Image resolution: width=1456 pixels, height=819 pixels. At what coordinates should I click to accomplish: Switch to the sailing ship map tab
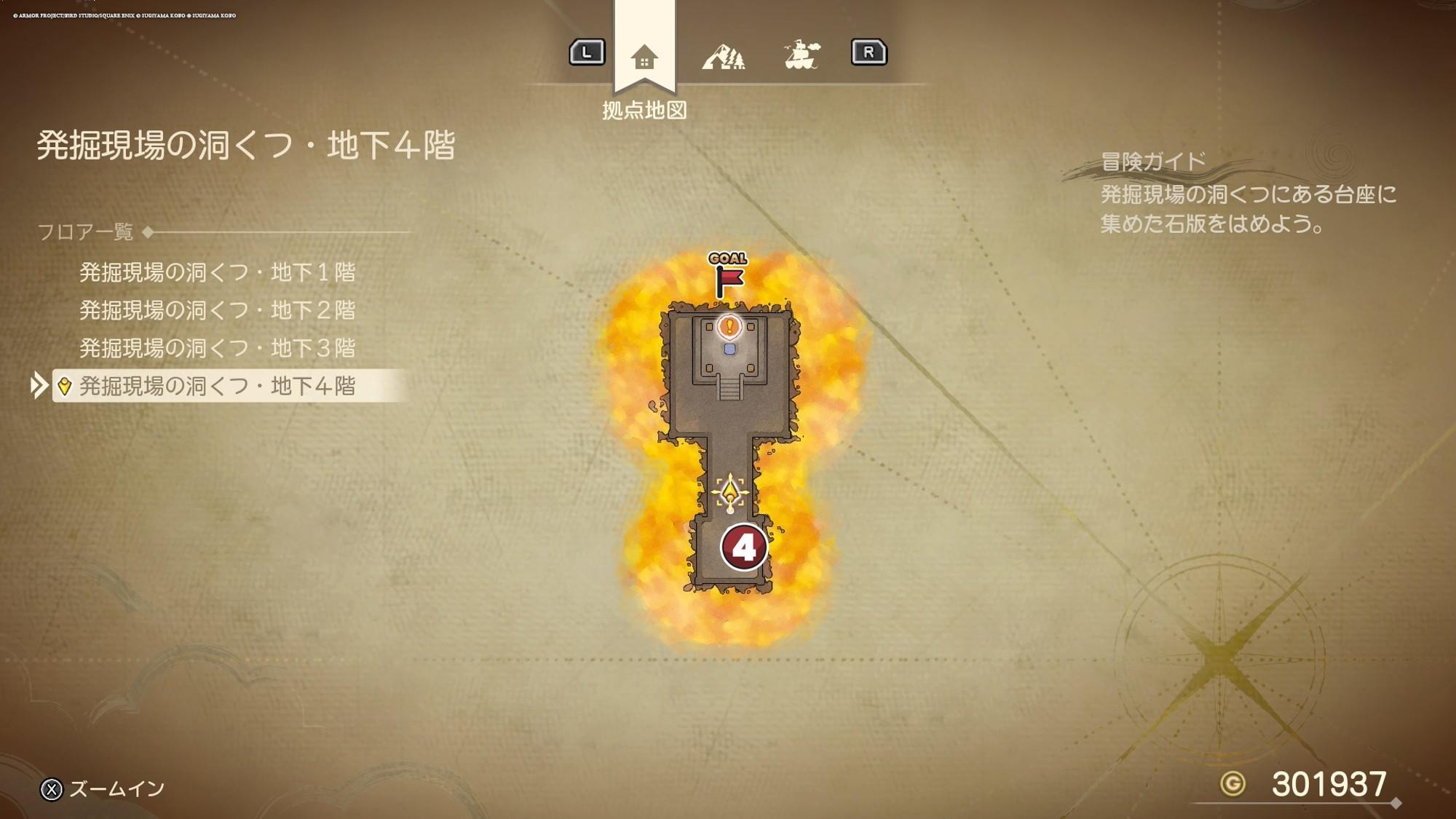click(x=802, y=55)
